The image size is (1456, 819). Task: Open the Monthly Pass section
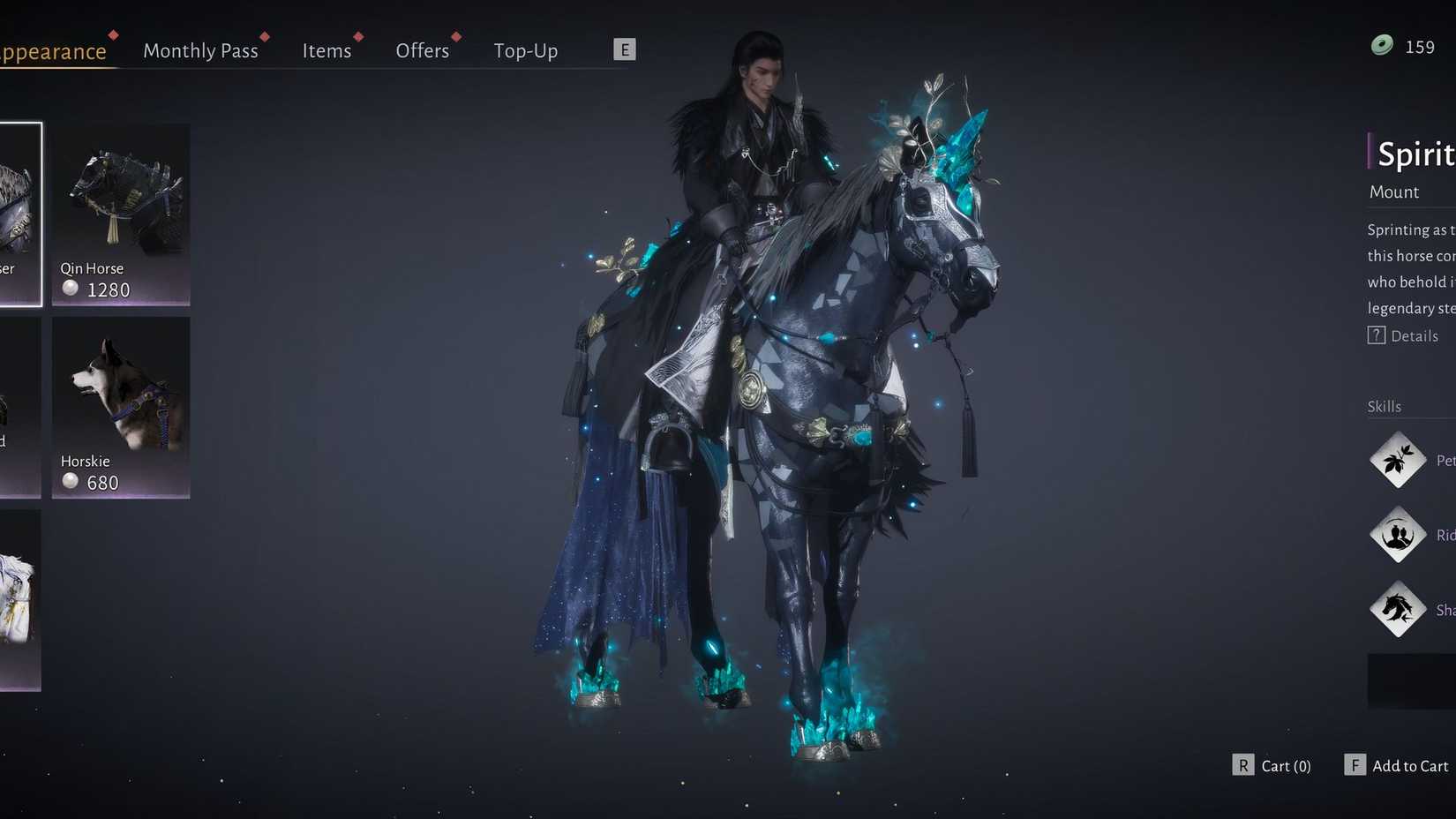[x=200, y=51]
